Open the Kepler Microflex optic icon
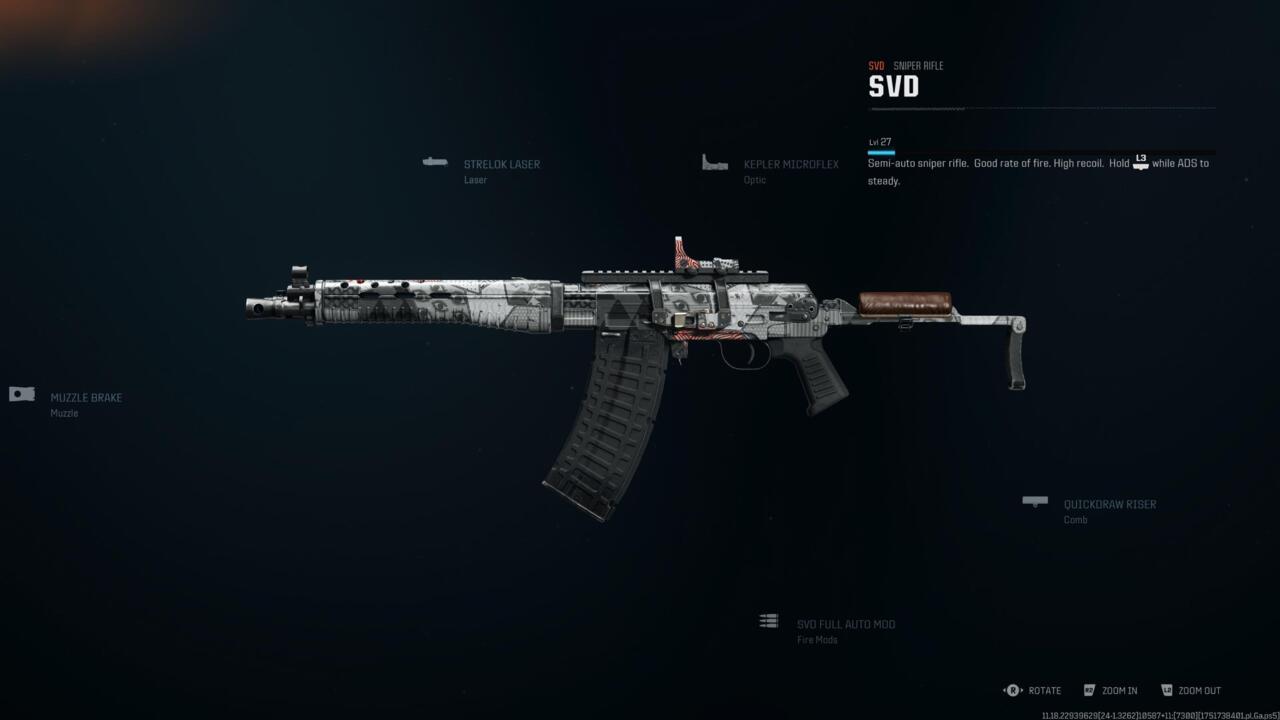This screenshot has width=1280, height=720. pyautogui.click(x=714, y=162)
